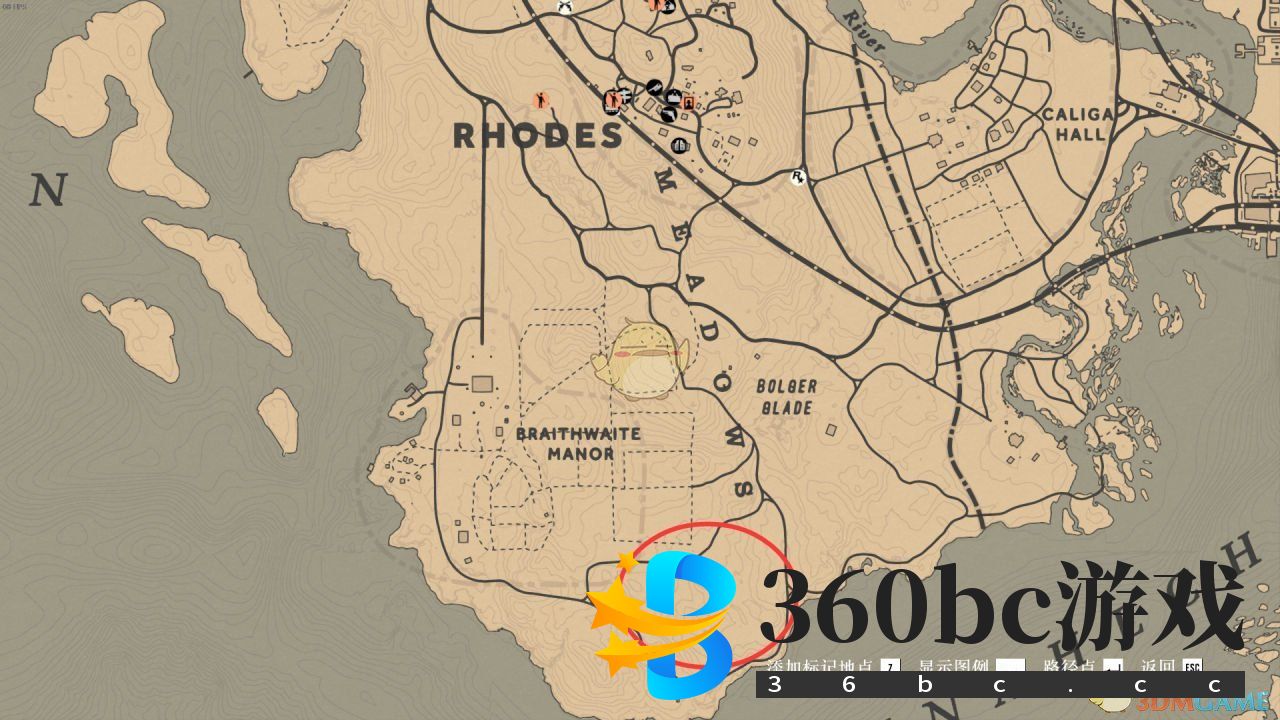Select the black building marker south of Rhodes town
The image size is (1280, 720).
680,146
